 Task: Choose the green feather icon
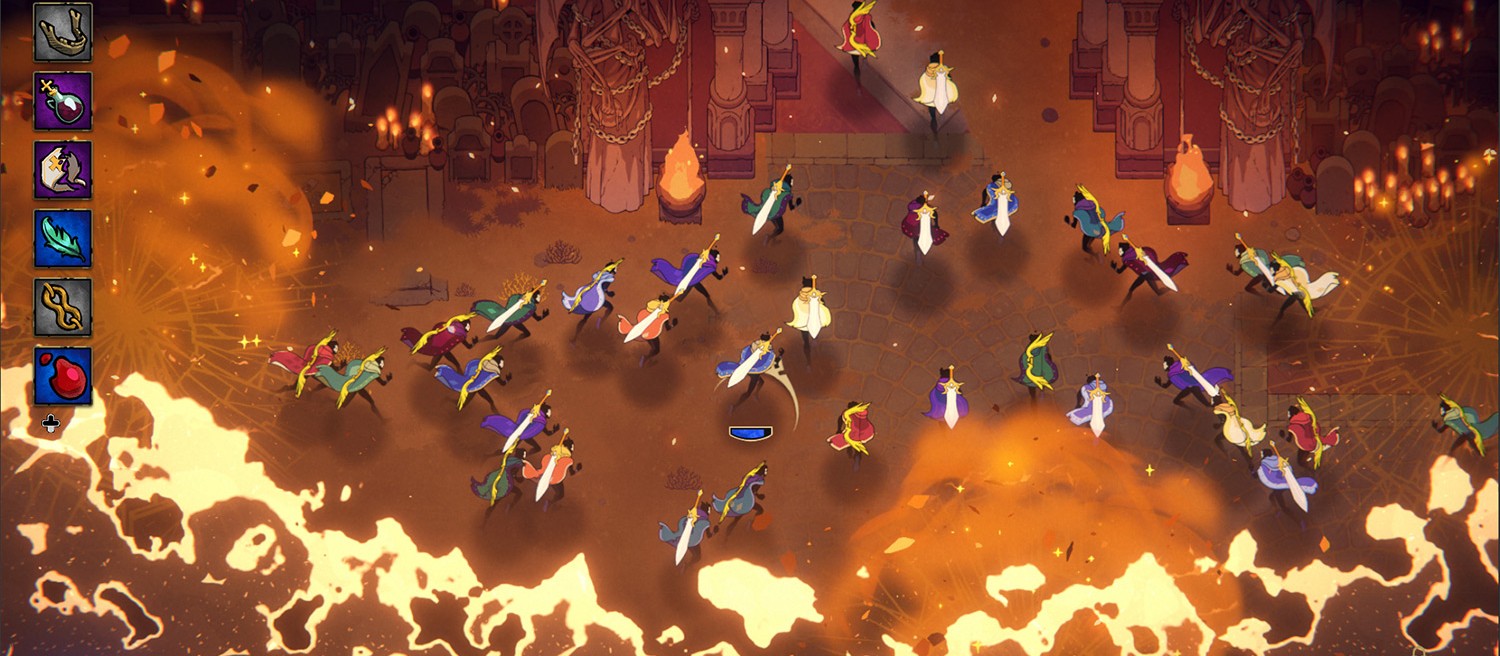tap(63, 239)
